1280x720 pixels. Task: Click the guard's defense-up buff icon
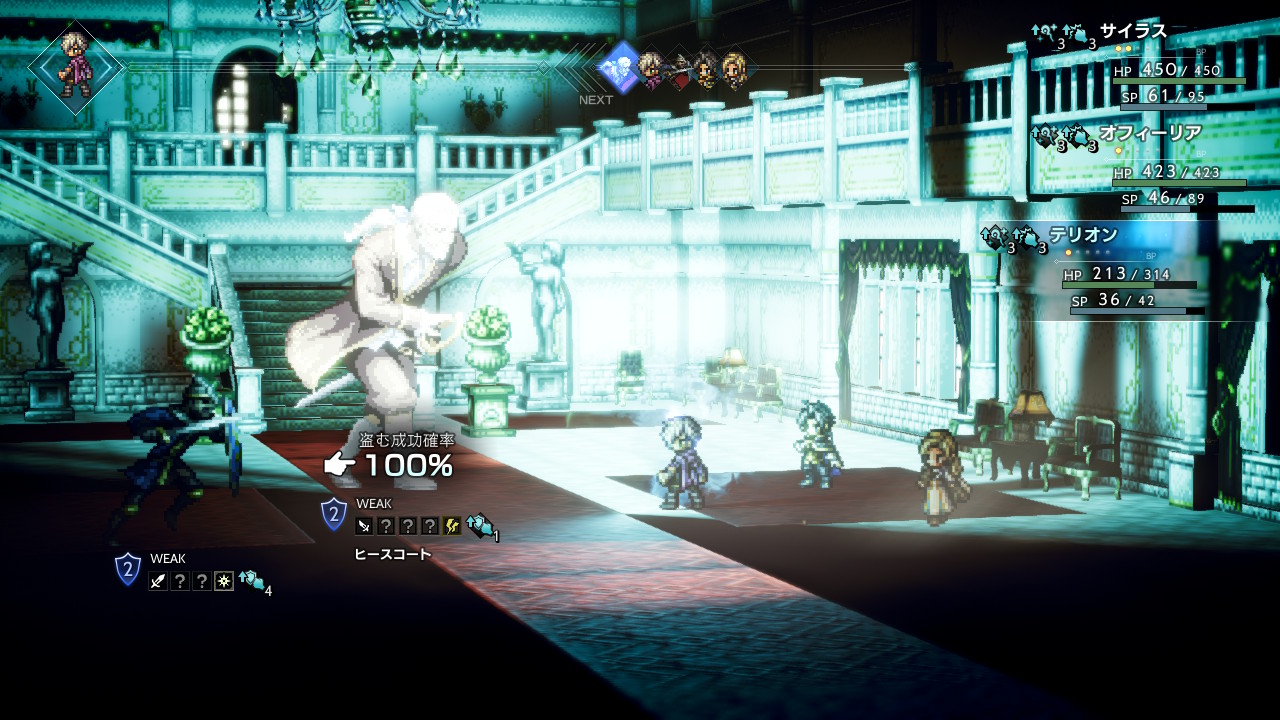coord(251,579)
